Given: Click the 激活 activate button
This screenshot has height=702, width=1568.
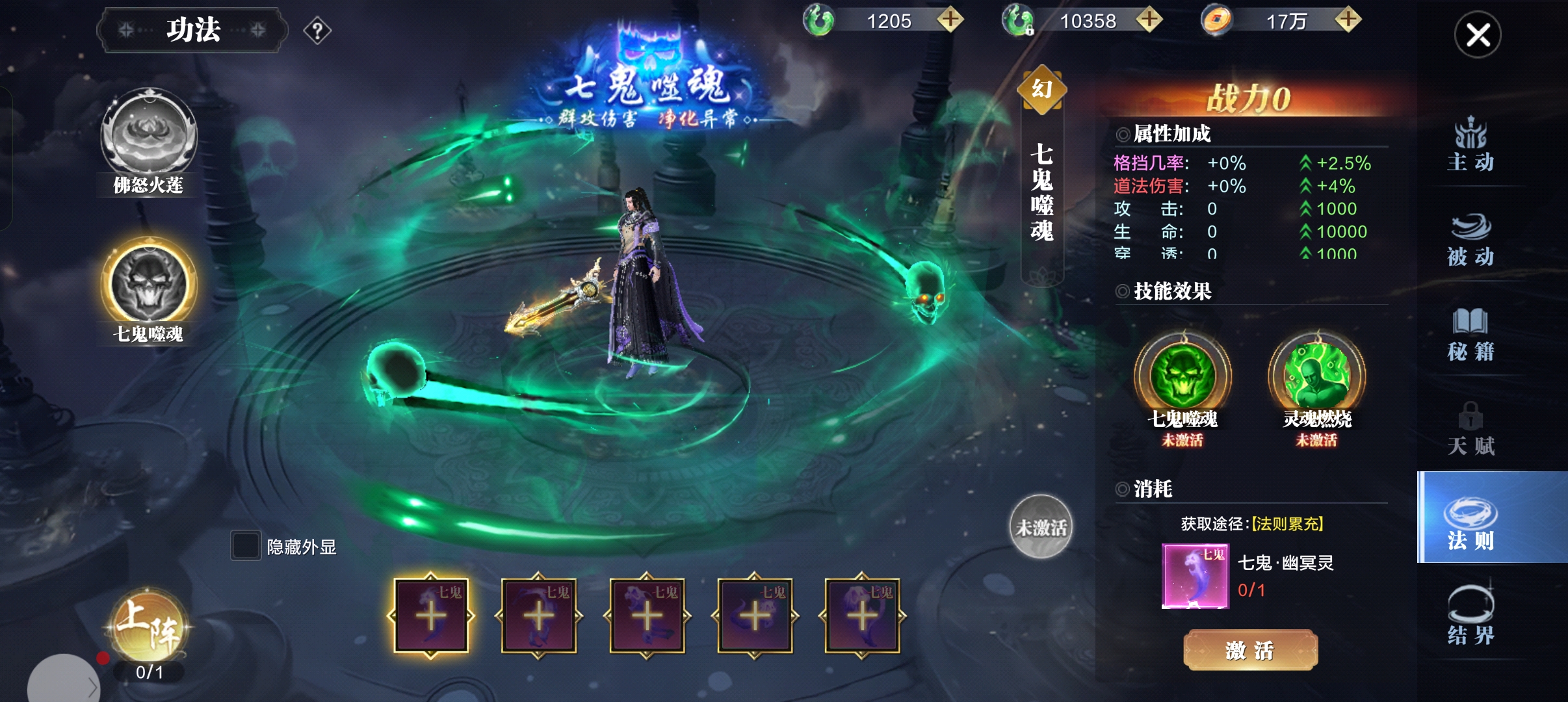Looking at the screenshot, I should [1250, 649].
